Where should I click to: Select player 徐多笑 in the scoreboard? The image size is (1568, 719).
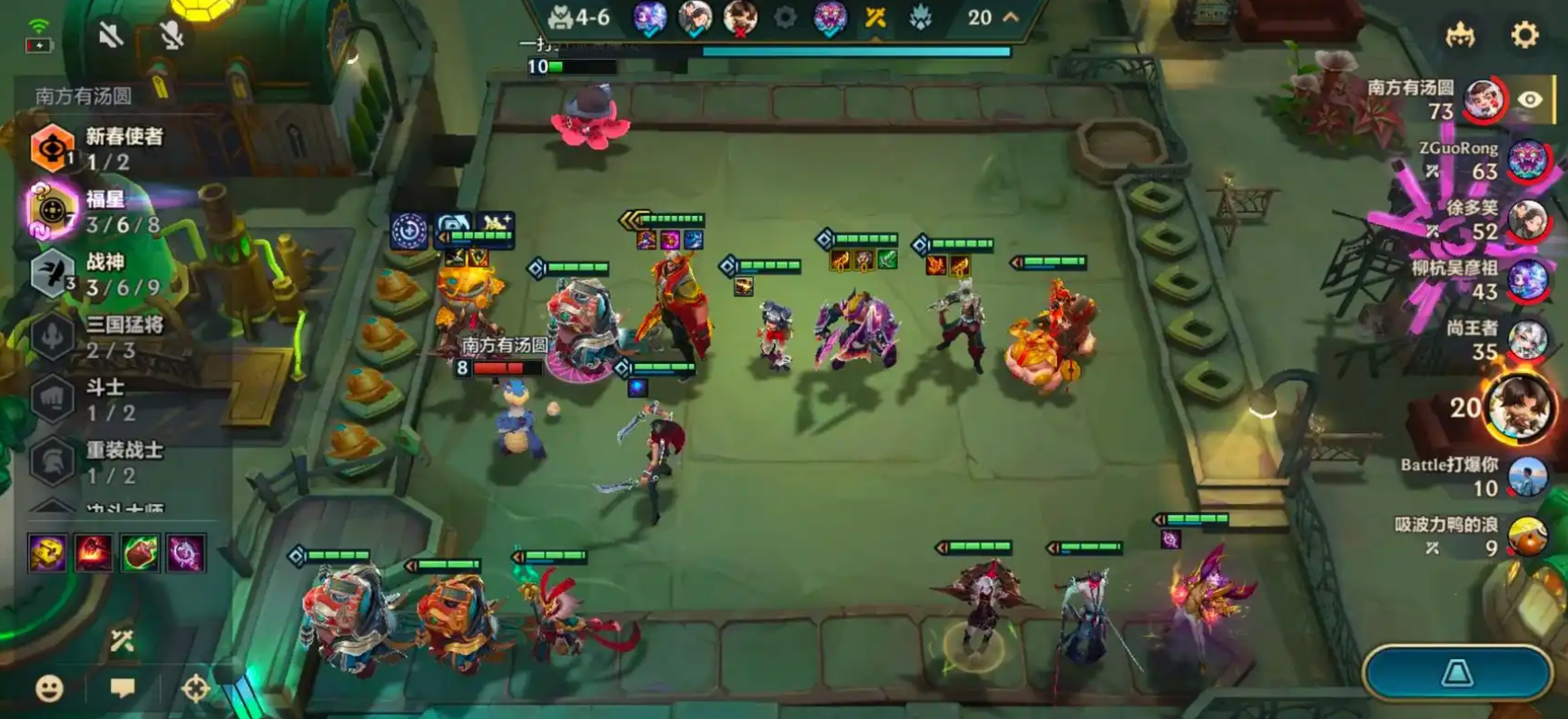point(1526,221)
